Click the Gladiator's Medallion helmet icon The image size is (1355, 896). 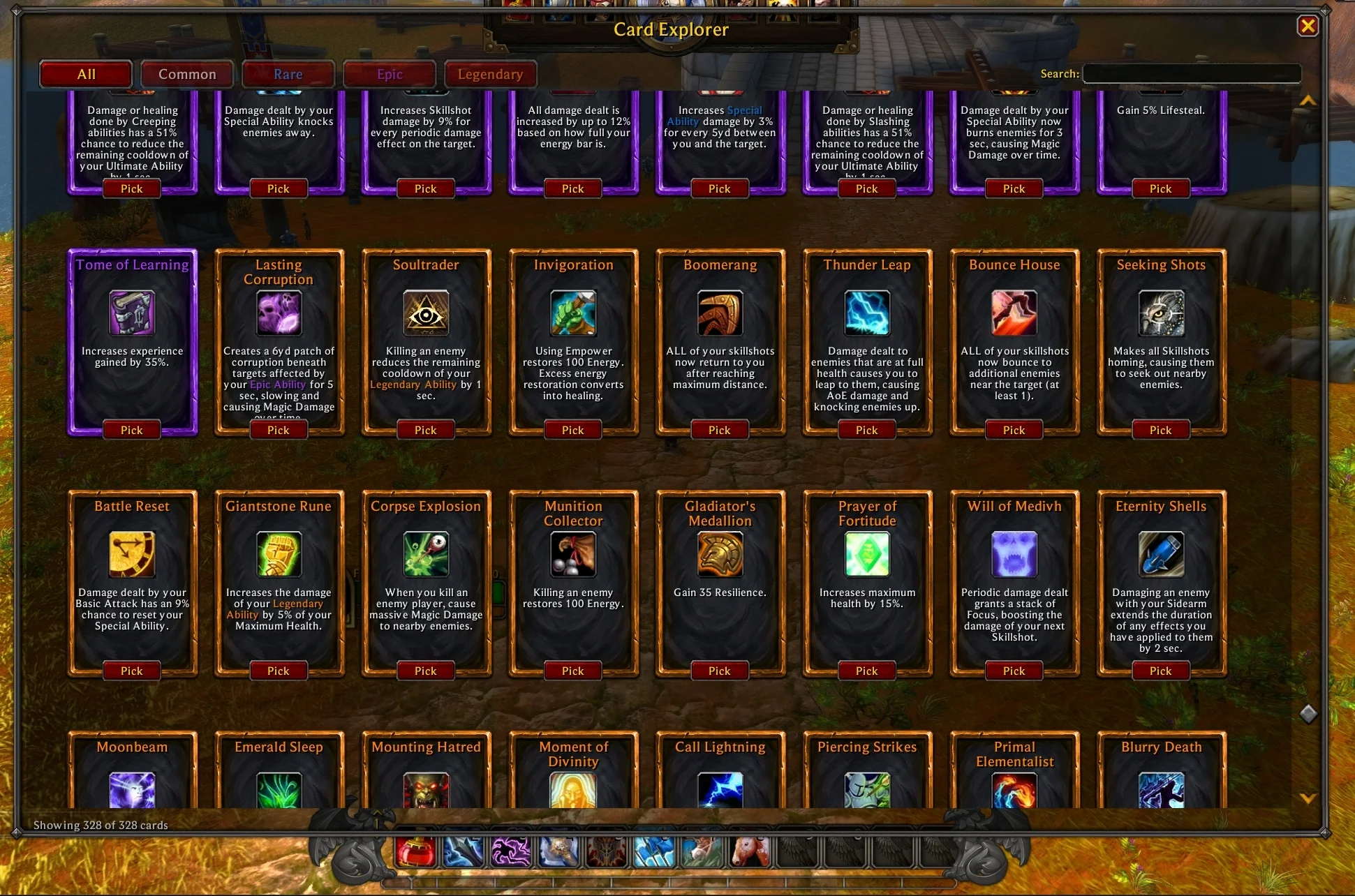(719, 553)
